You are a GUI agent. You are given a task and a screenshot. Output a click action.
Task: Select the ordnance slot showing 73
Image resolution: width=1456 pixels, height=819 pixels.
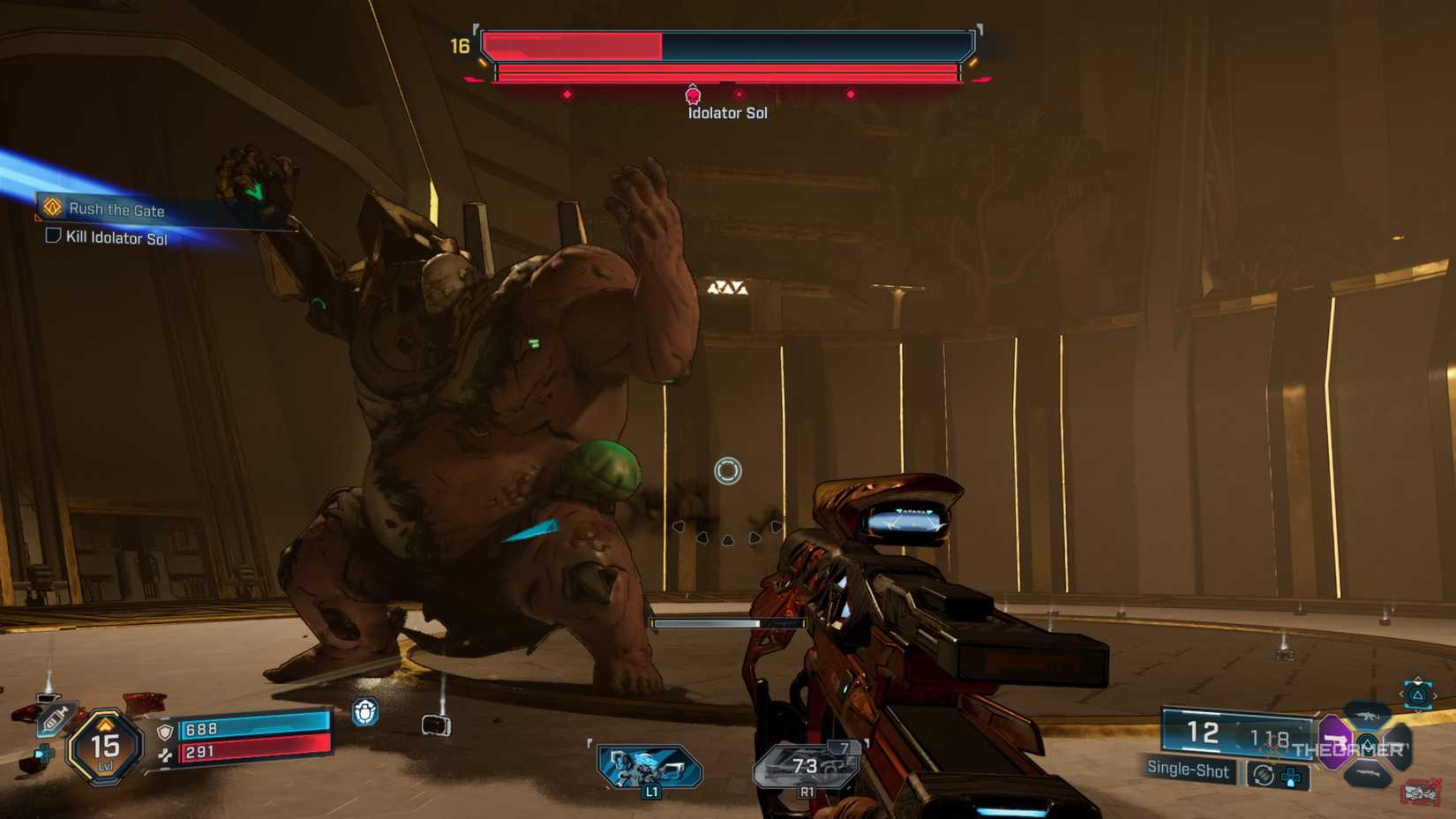(x=806, y=766)
